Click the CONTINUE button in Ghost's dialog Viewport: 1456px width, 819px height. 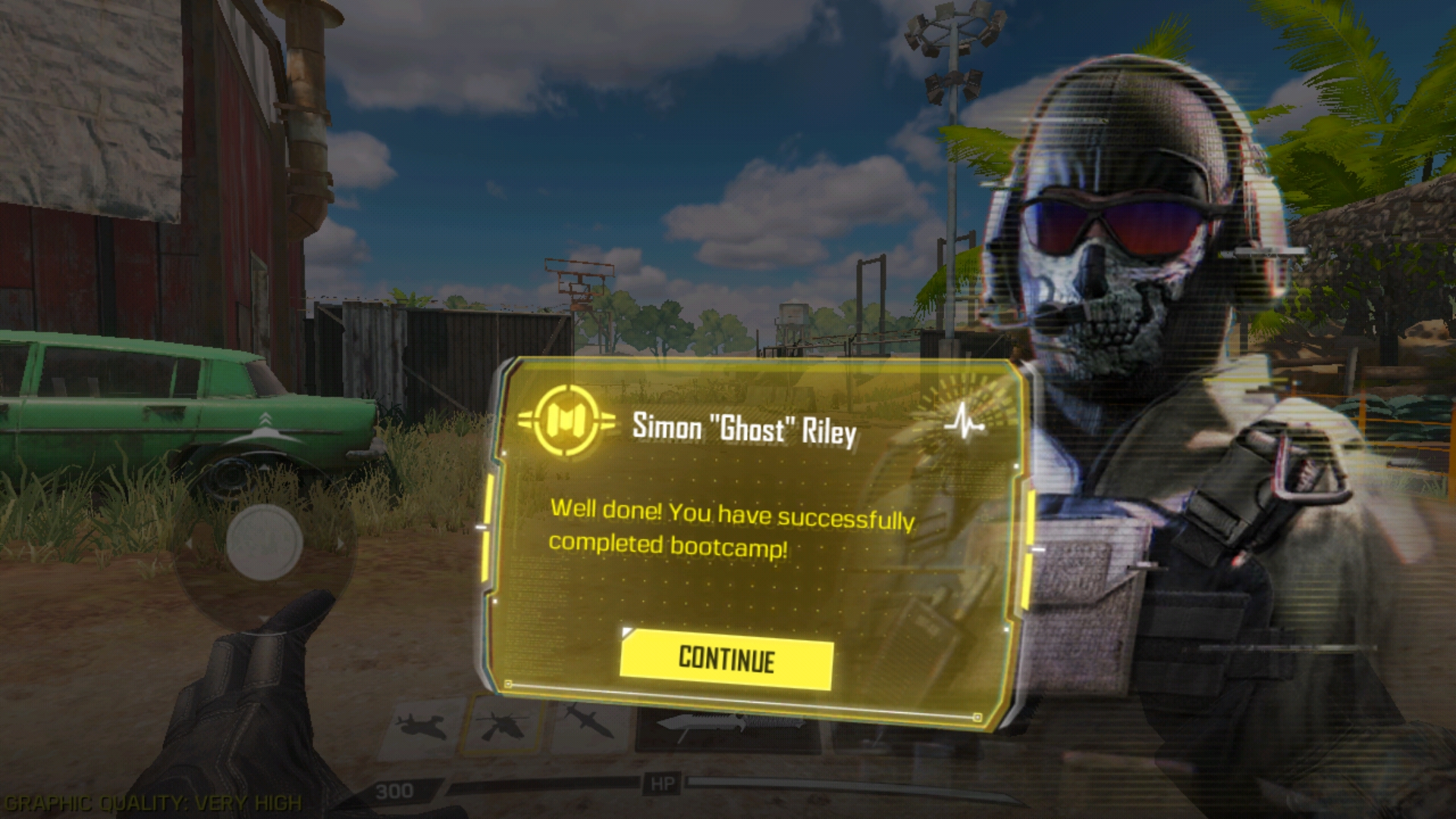pyautogui.click(x=726, y=659)
